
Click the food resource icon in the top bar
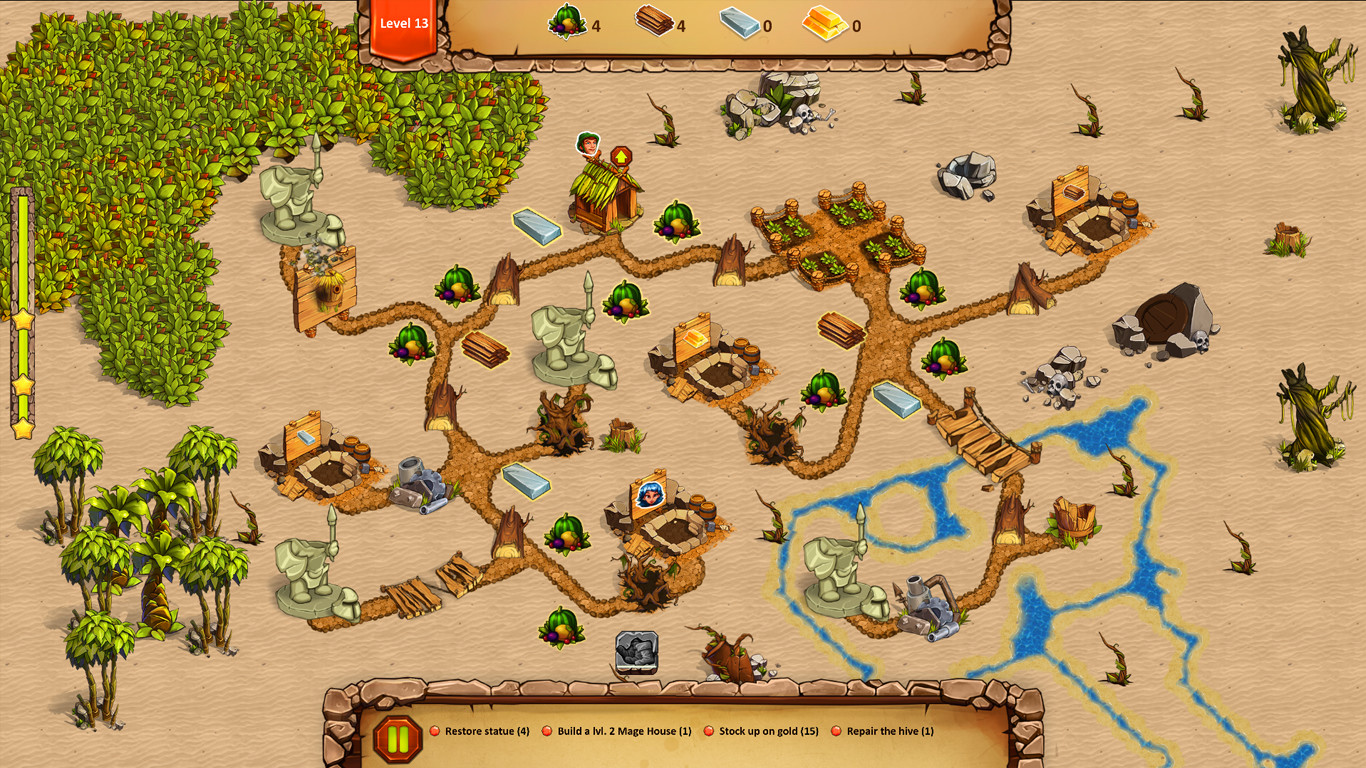(566, 23)
